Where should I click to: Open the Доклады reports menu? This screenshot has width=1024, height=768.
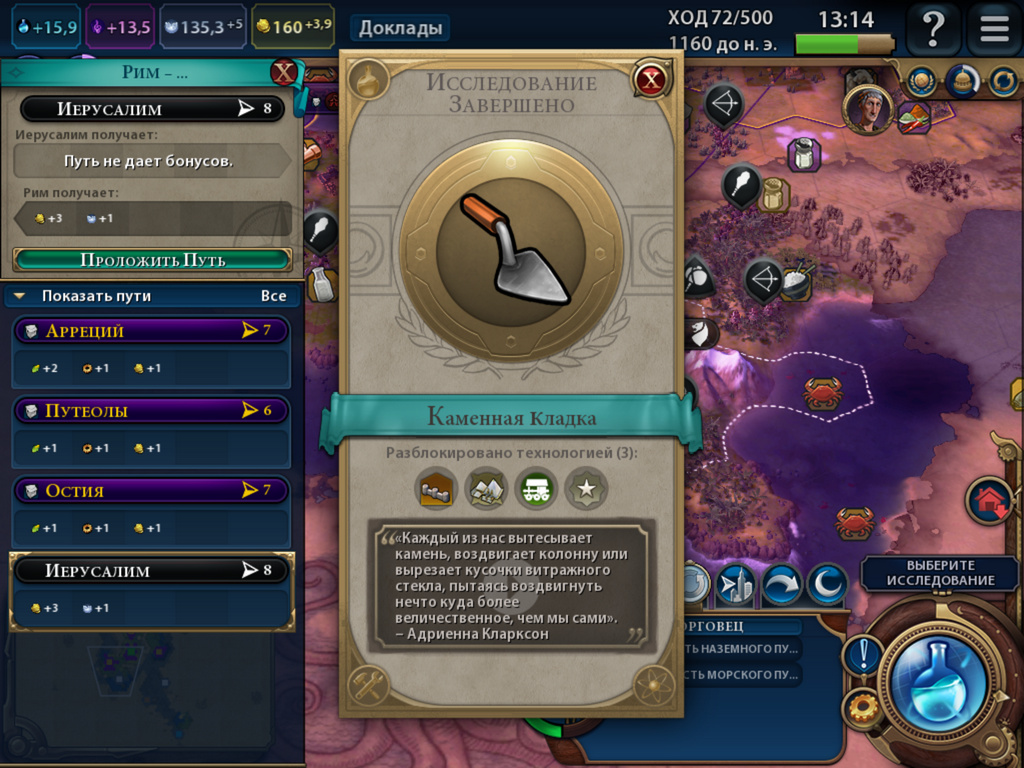coord(400,28)
